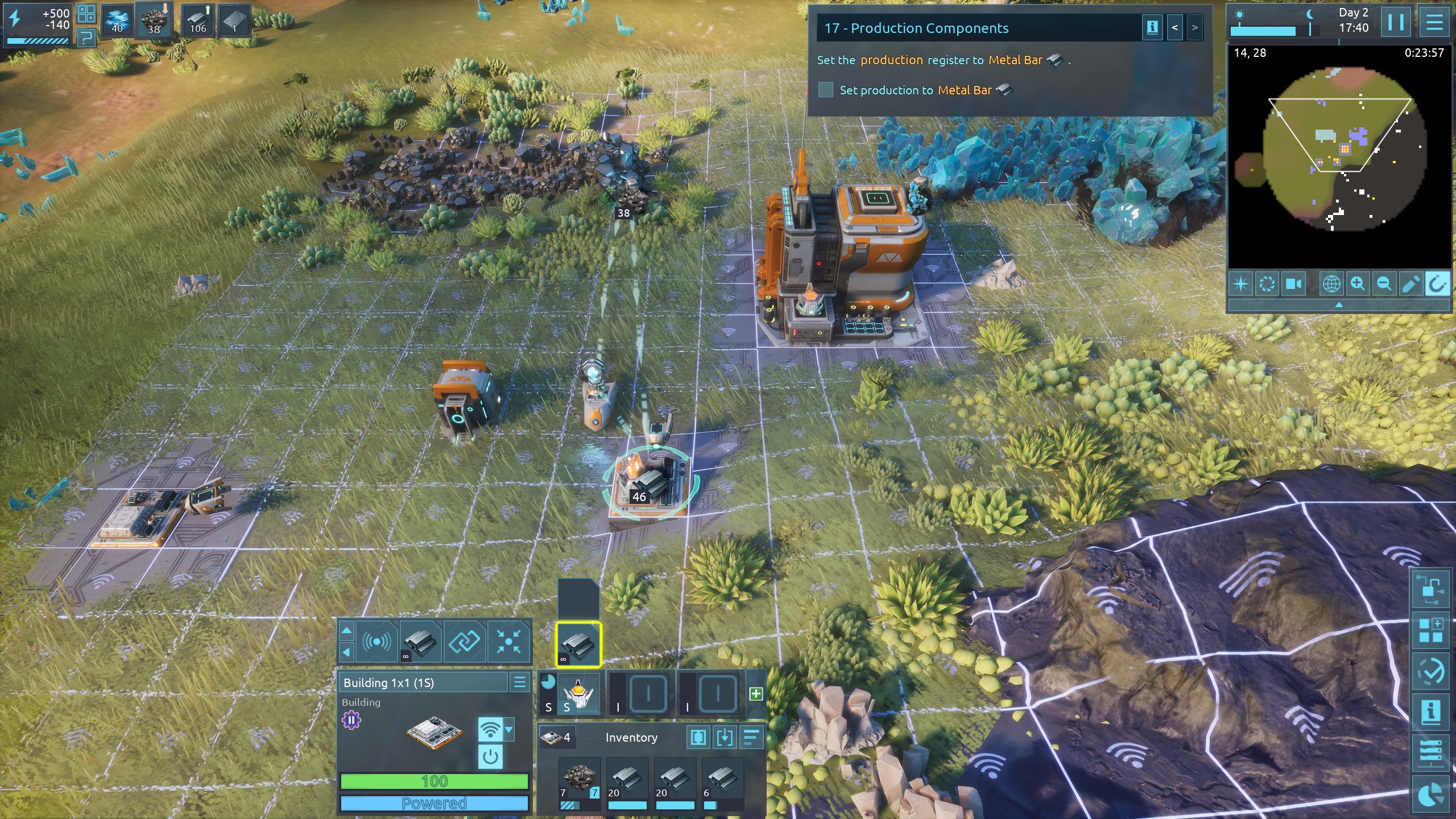Click the question mark help button
The width and height of the screenshot is (1456, 819).
[86, 38]
